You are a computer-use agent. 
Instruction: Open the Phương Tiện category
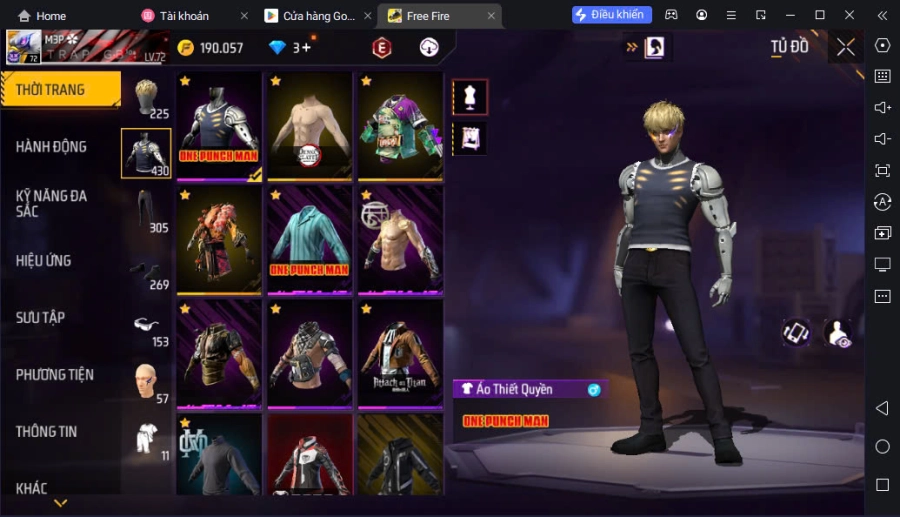pos(55,375)
